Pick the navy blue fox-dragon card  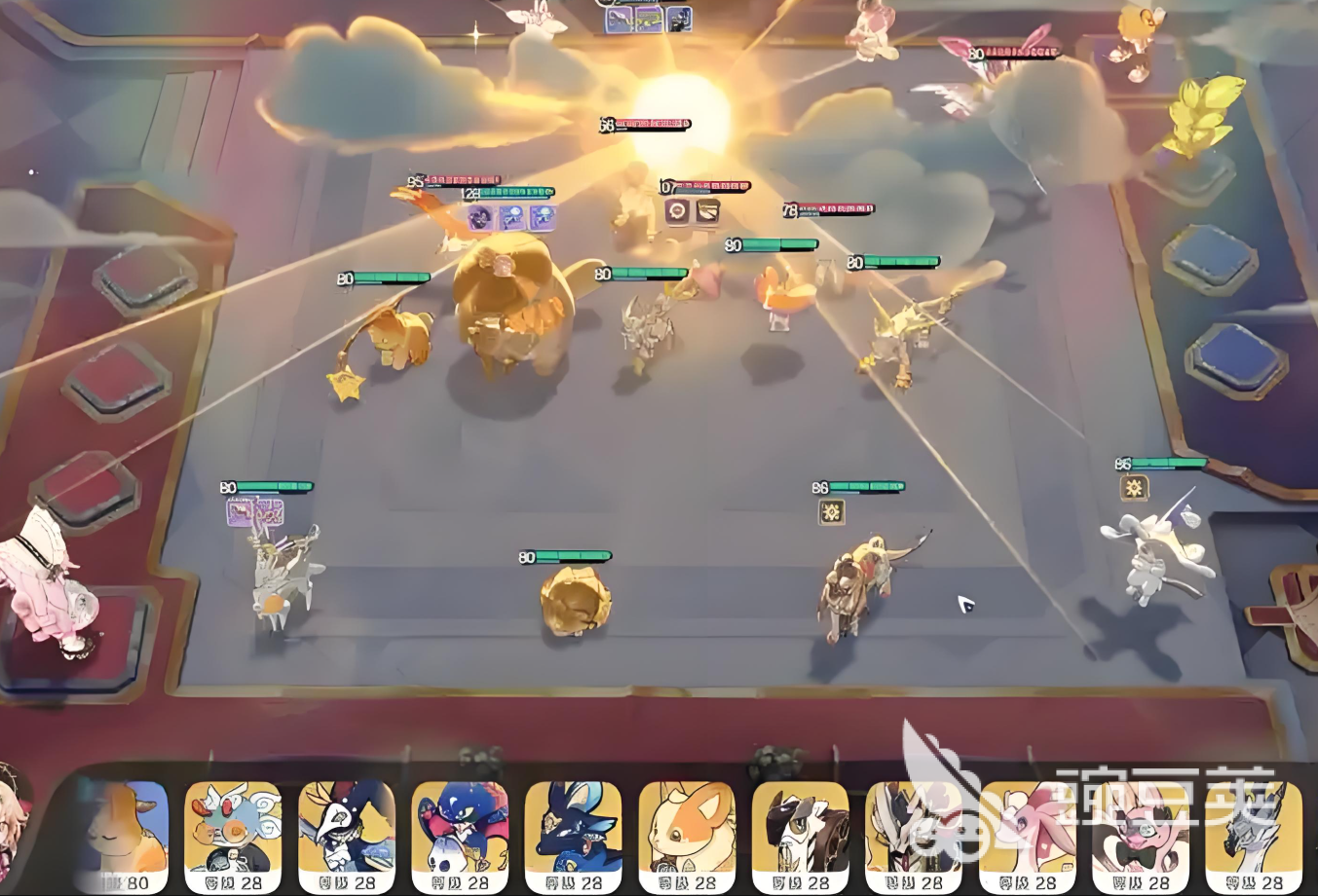[574, 836]
